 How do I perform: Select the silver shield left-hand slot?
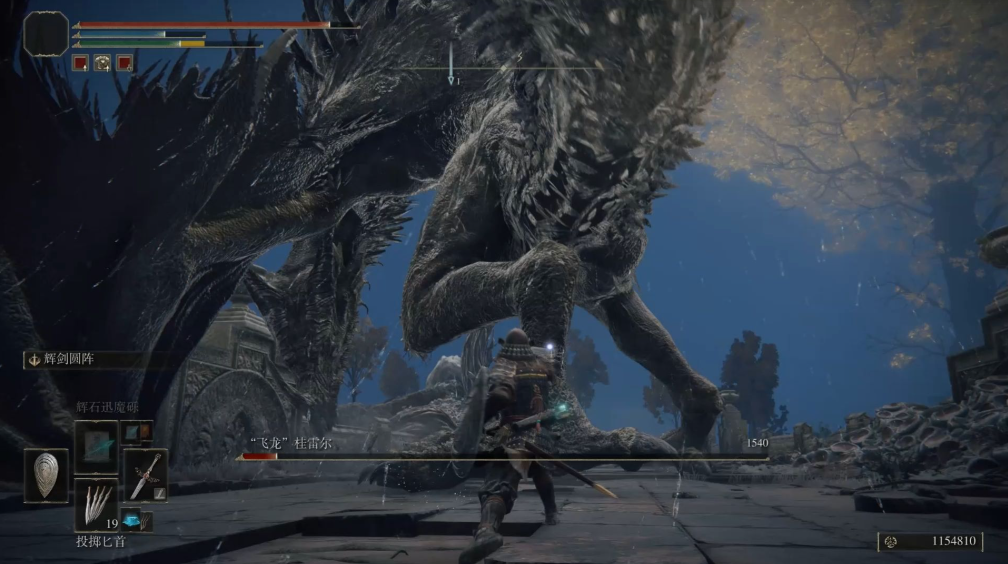click(x=46, y=475)
